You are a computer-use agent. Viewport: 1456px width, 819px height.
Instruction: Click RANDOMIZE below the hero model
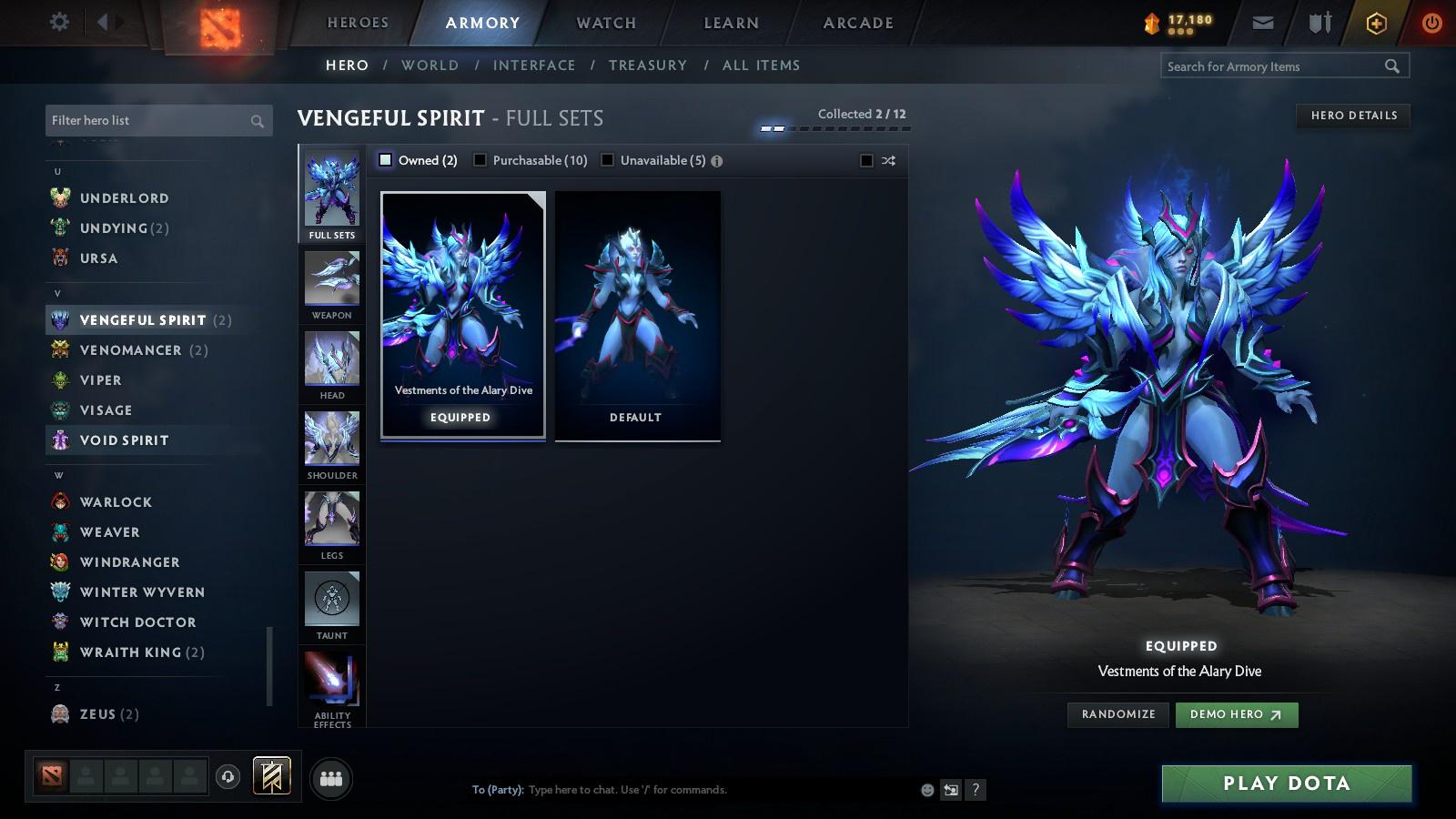(x=1117, y=714)
